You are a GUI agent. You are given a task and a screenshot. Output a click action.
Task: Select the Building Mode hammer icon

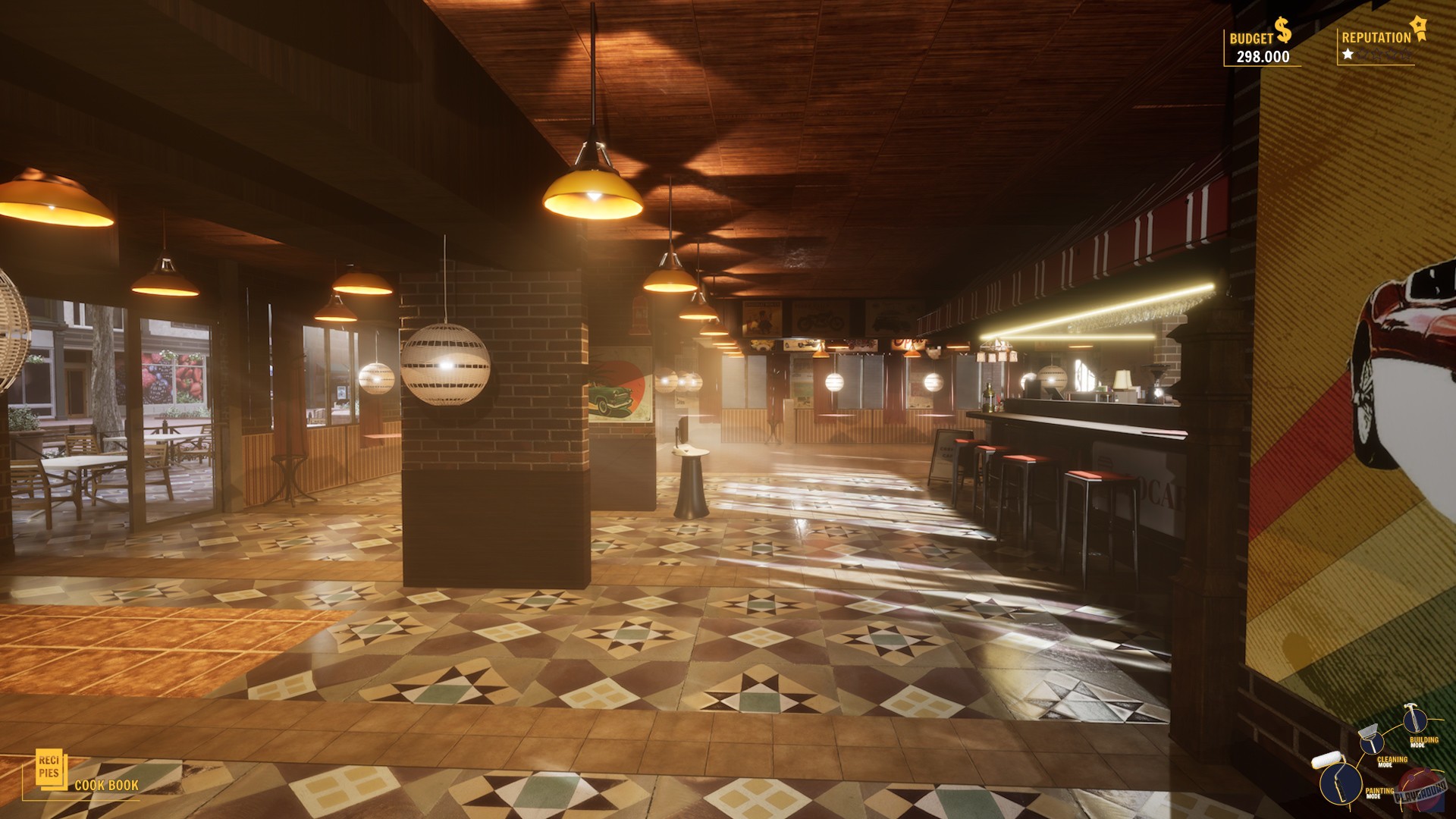tap(1415, 720)
